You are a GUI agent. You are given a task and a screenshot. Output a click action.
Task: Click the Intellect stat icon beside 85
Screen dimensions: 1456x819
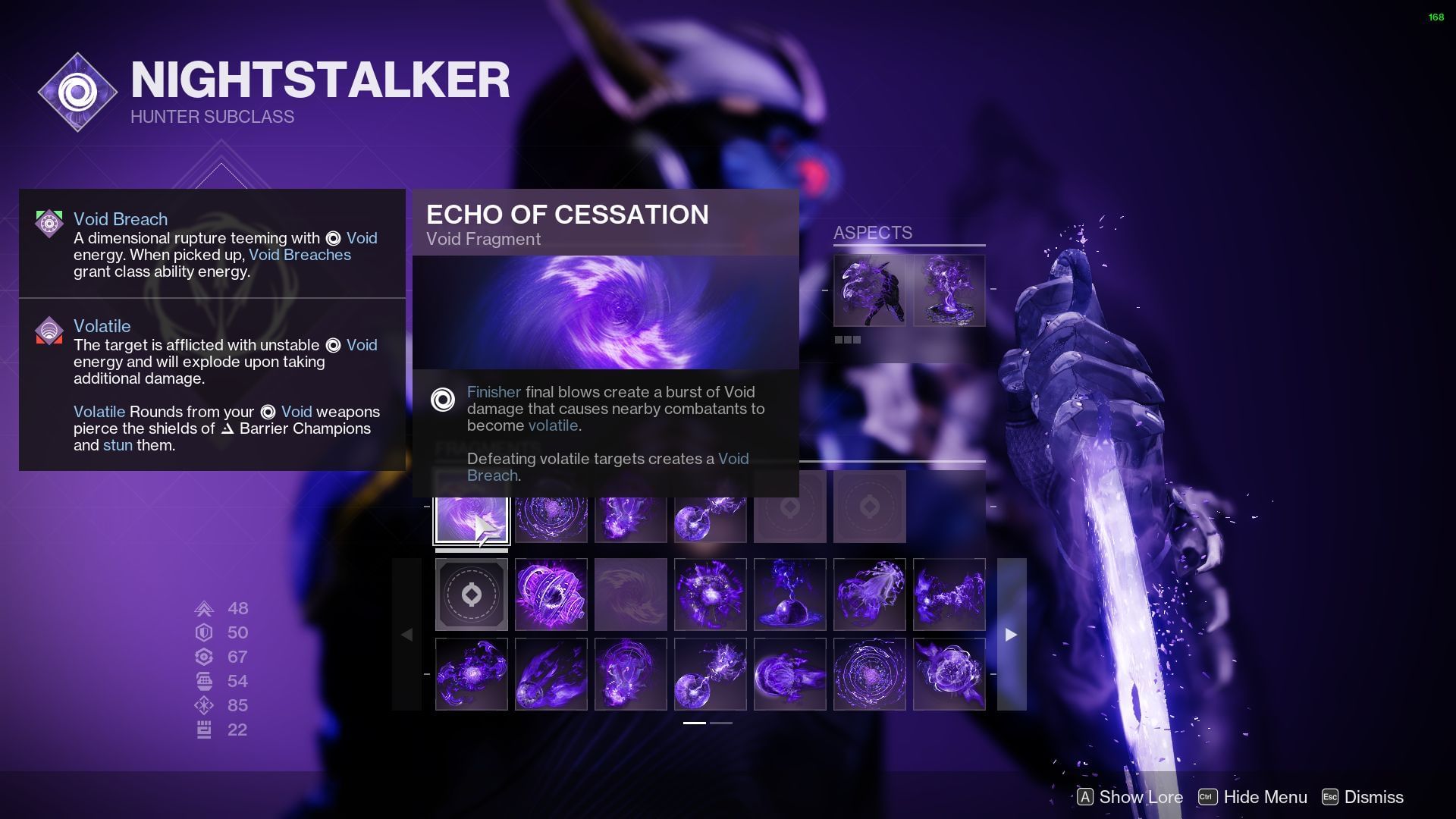(x=203, y=704)
